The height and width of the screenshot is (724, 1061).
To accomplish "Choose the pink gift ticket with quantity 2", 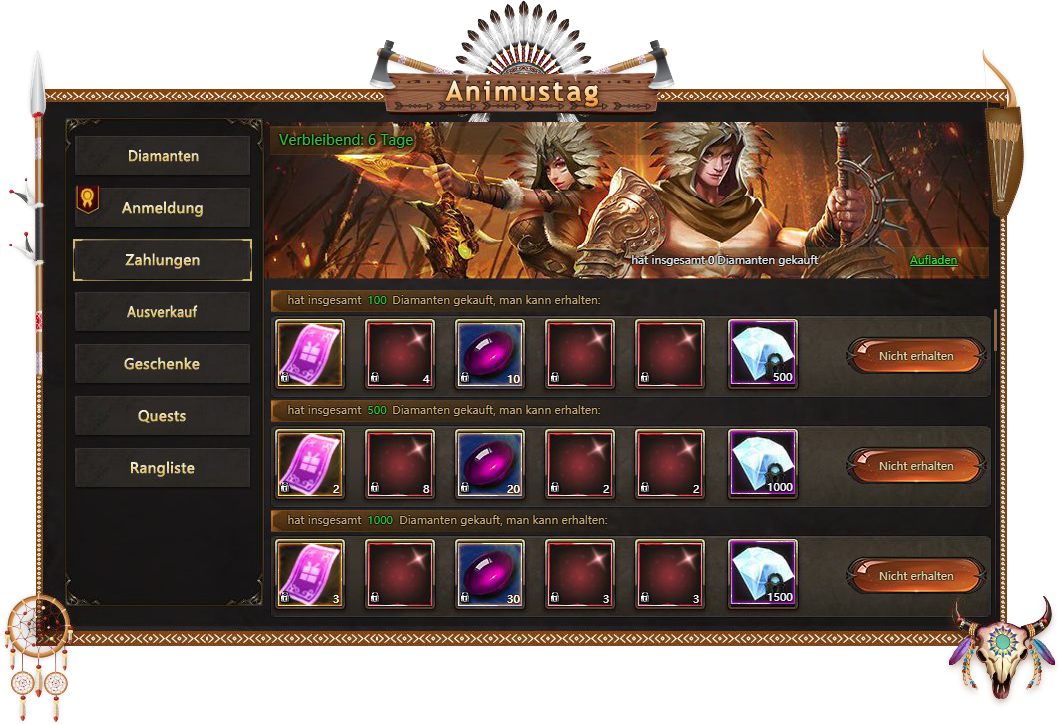I will click(310, 463).
